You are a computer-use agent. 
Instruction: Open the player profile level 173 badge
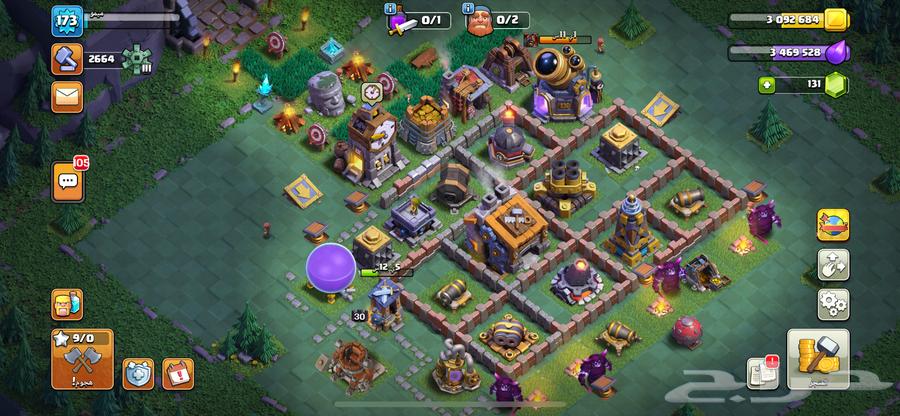pos(67,21)
